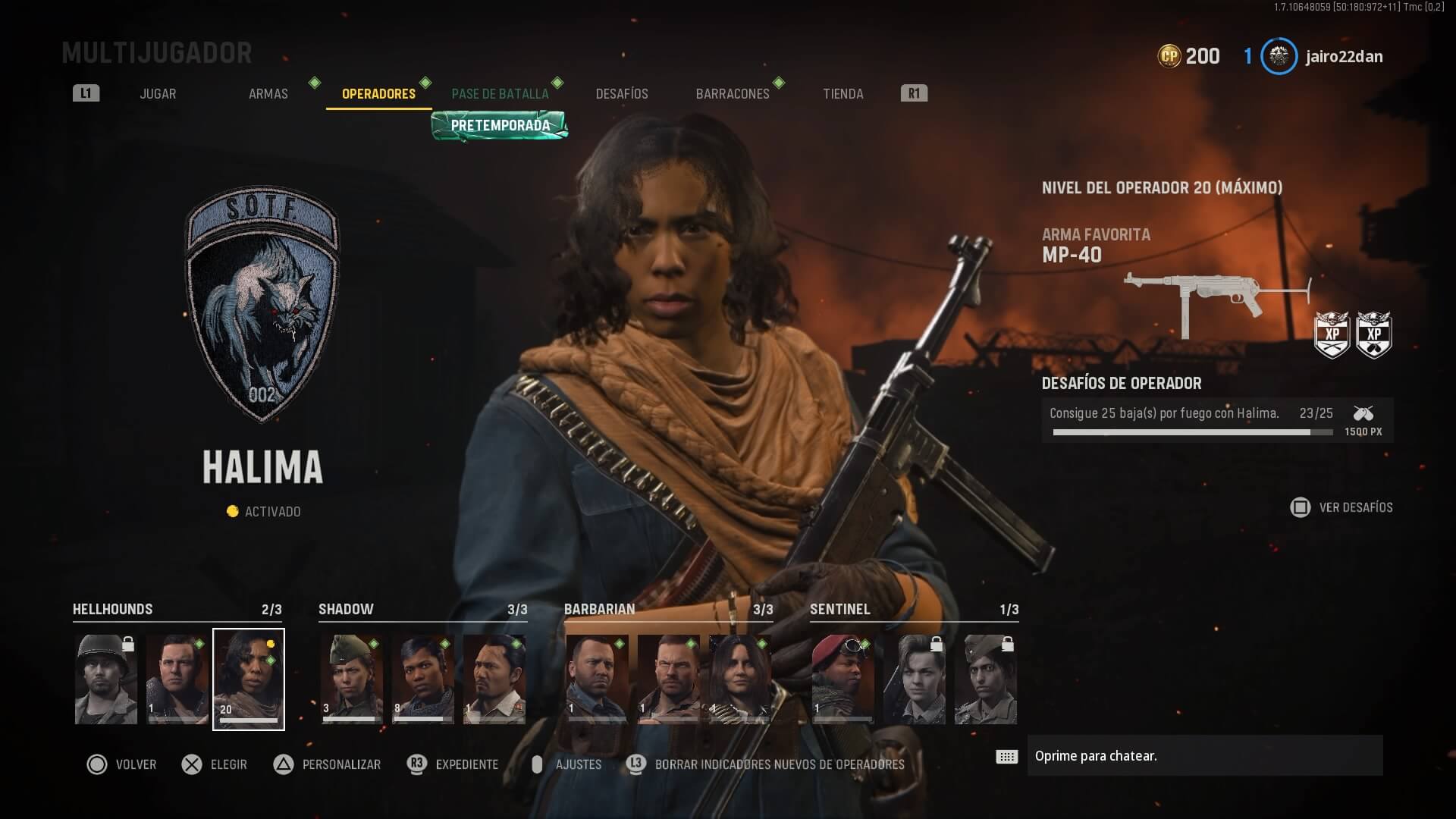The height and width of the screenshot is (819, 1456).
Task: Open the Armas tab
Action: pos(268,94)
